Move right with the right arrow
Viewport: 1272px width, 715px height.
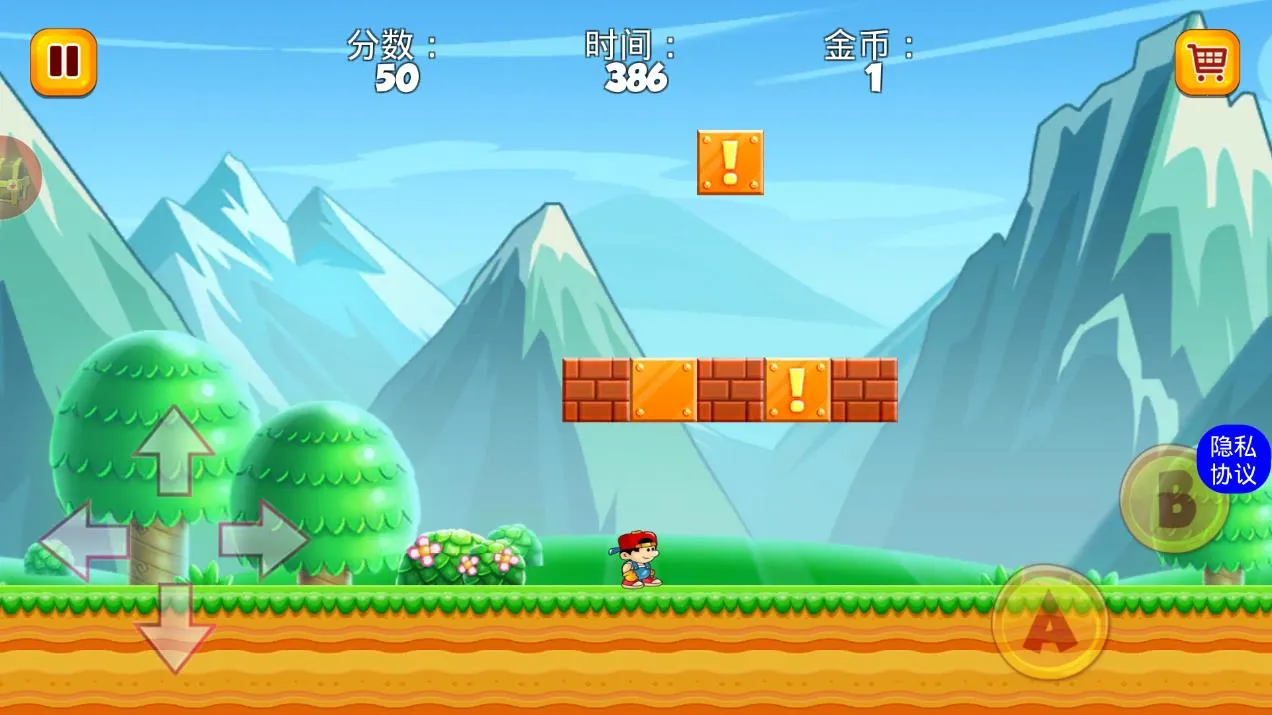coord(263,540)
